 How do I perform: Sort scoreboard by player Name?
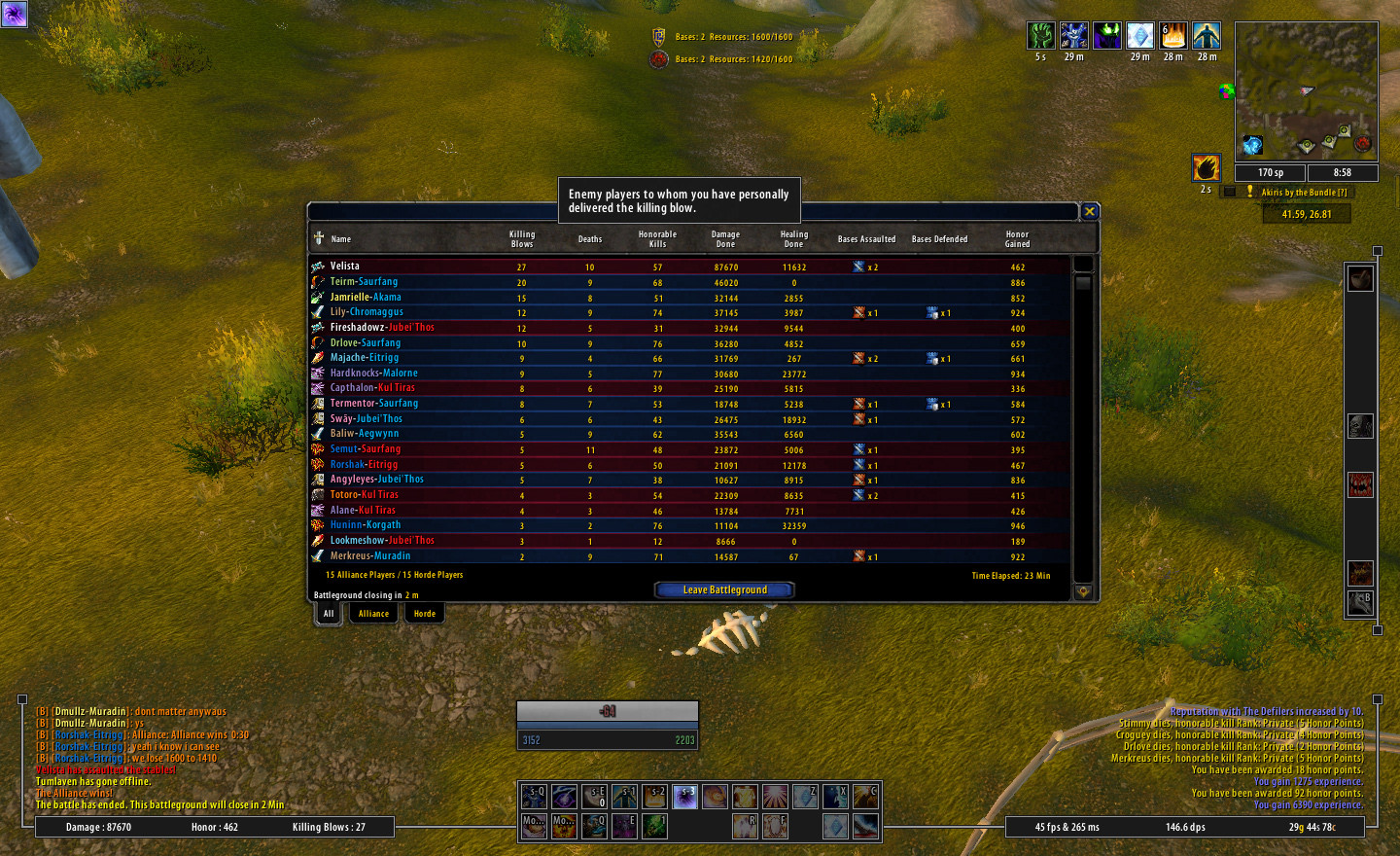[341, 239]
